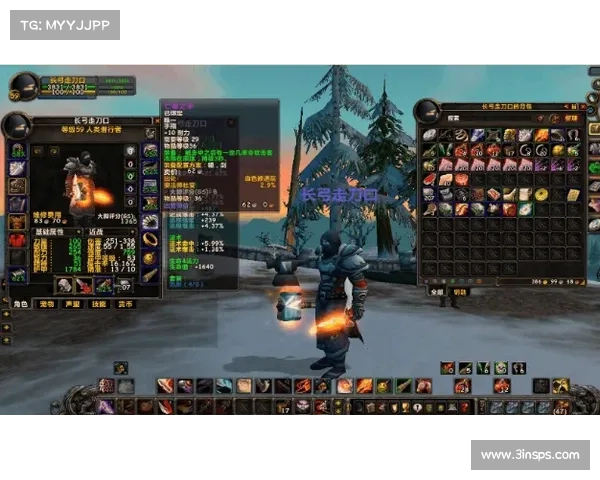Click the player portrait frame
Image resolution: width=600 pixels, height=480 pixels.
[x=17, y=93]
